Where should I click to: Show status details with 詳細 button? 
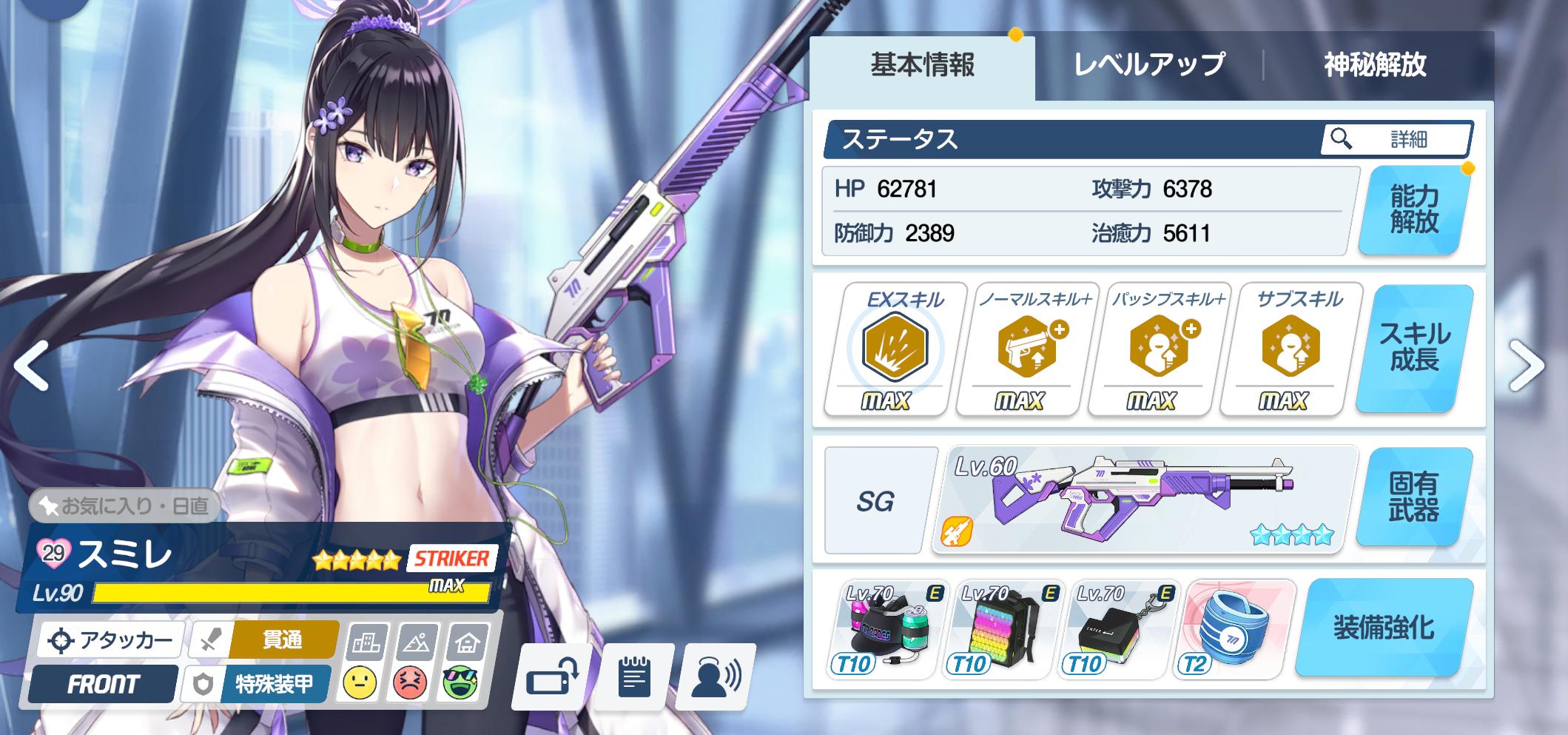pos(1396,139)
